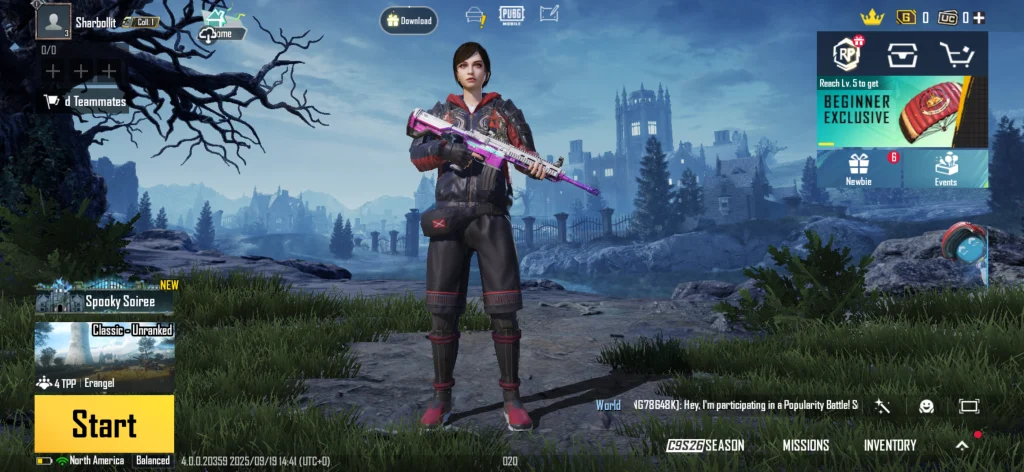Open the Events panel
This screenshot has height=472, width=1024.
(x=945, y=168)
